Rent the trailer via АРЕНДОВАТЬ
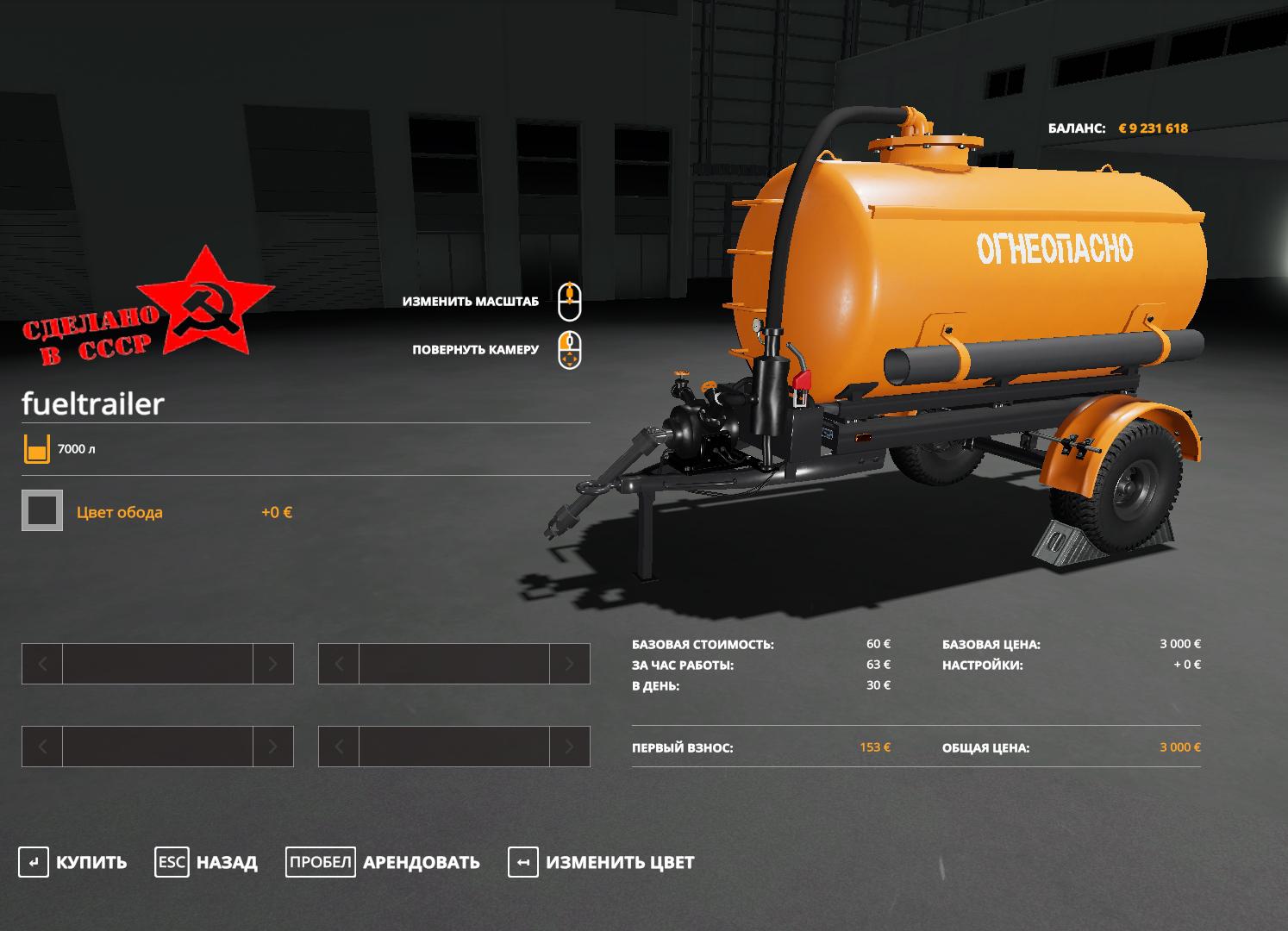1288x931 pixels. pyautogui.click(x=384, y=862)
